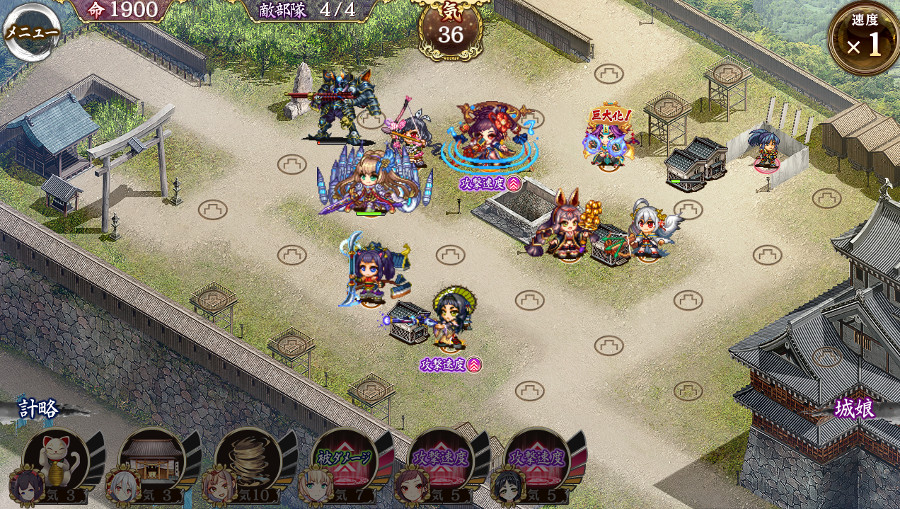
Task: Open the メニュー menu button
Action: click(28, 30)
